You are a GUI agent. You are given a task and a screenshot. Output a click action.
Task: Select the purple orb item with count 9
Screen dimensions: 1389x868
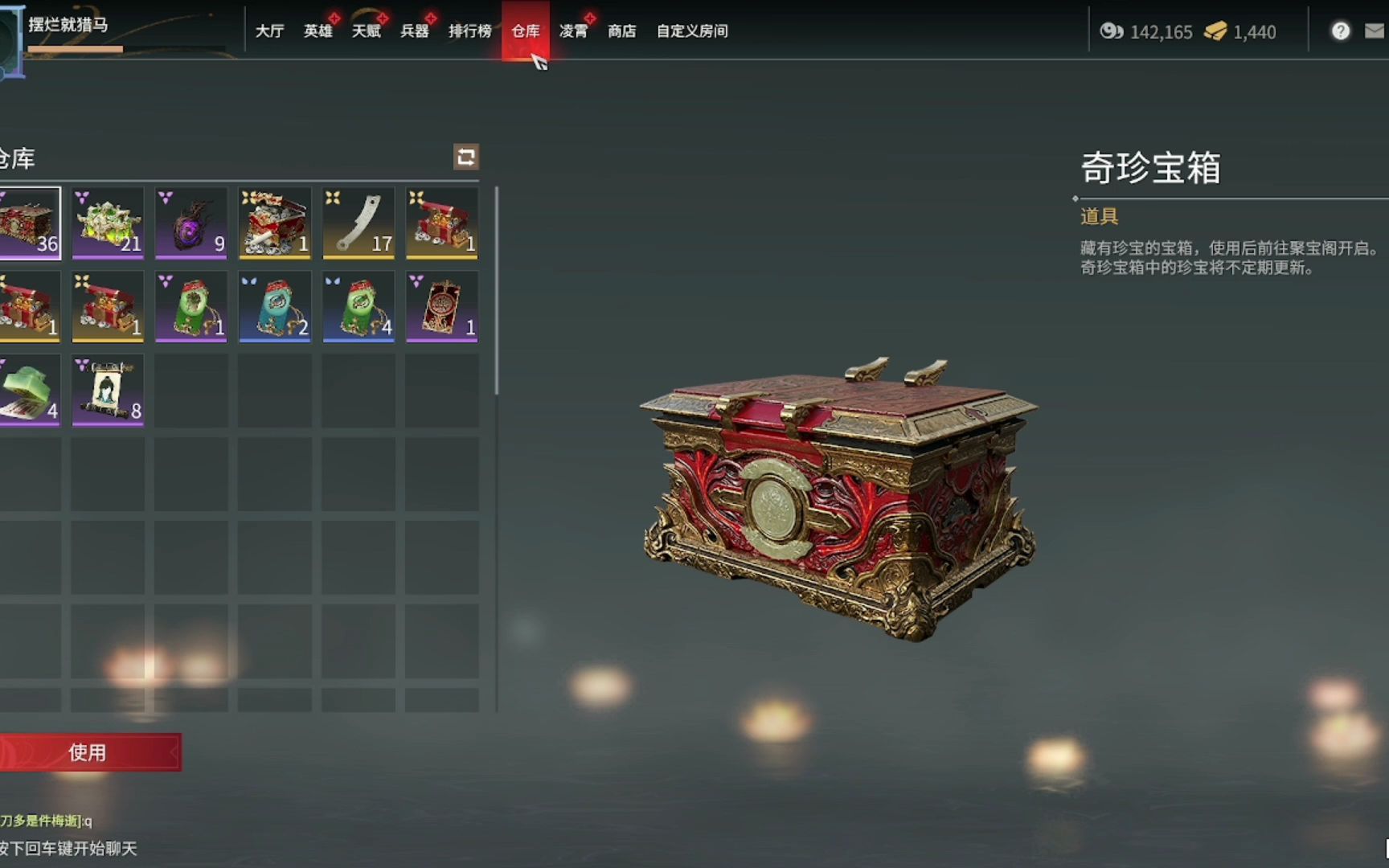coord(191,223)
